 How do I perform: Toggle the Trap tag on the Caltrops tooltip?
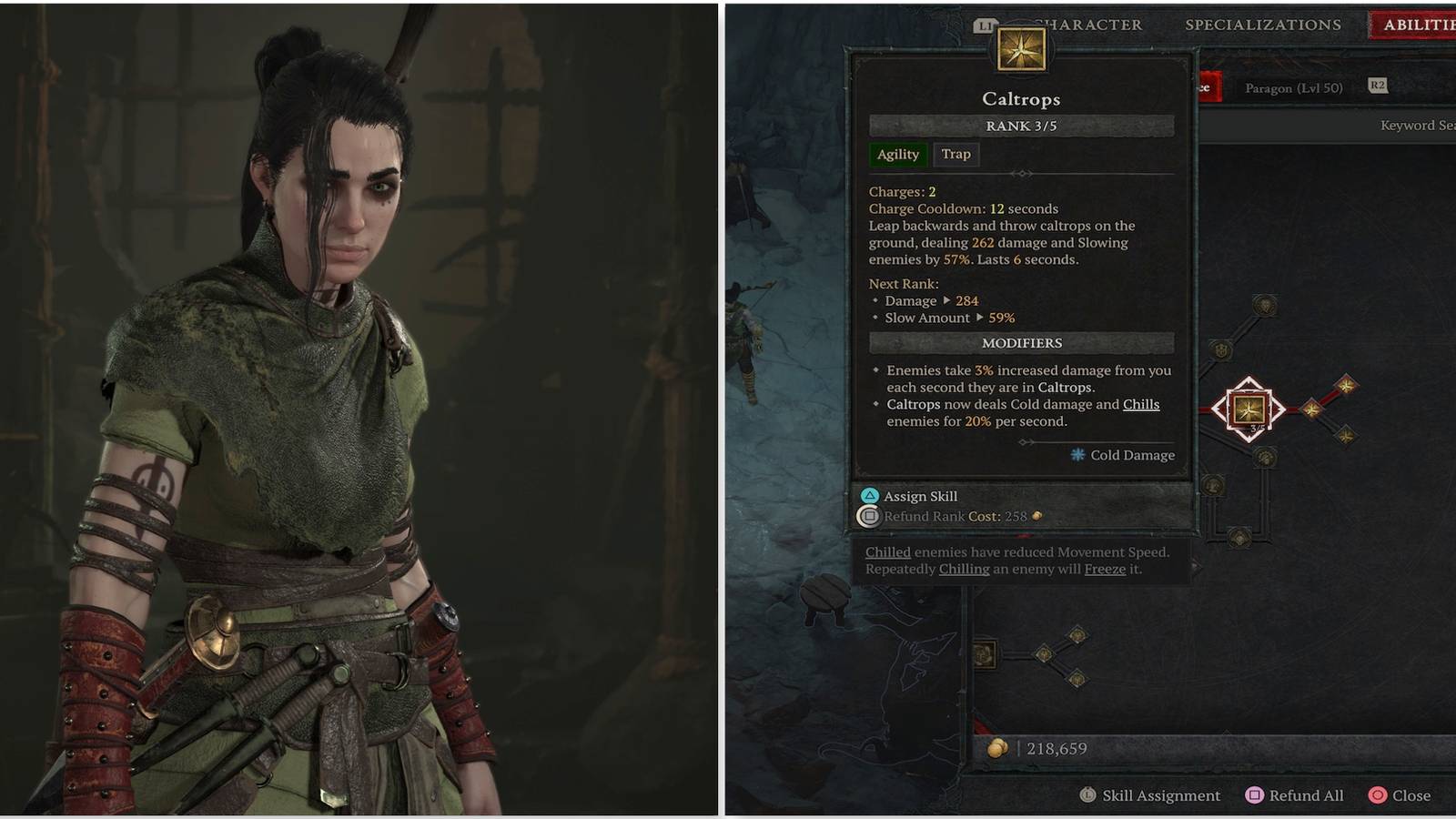tap(955, 155)
